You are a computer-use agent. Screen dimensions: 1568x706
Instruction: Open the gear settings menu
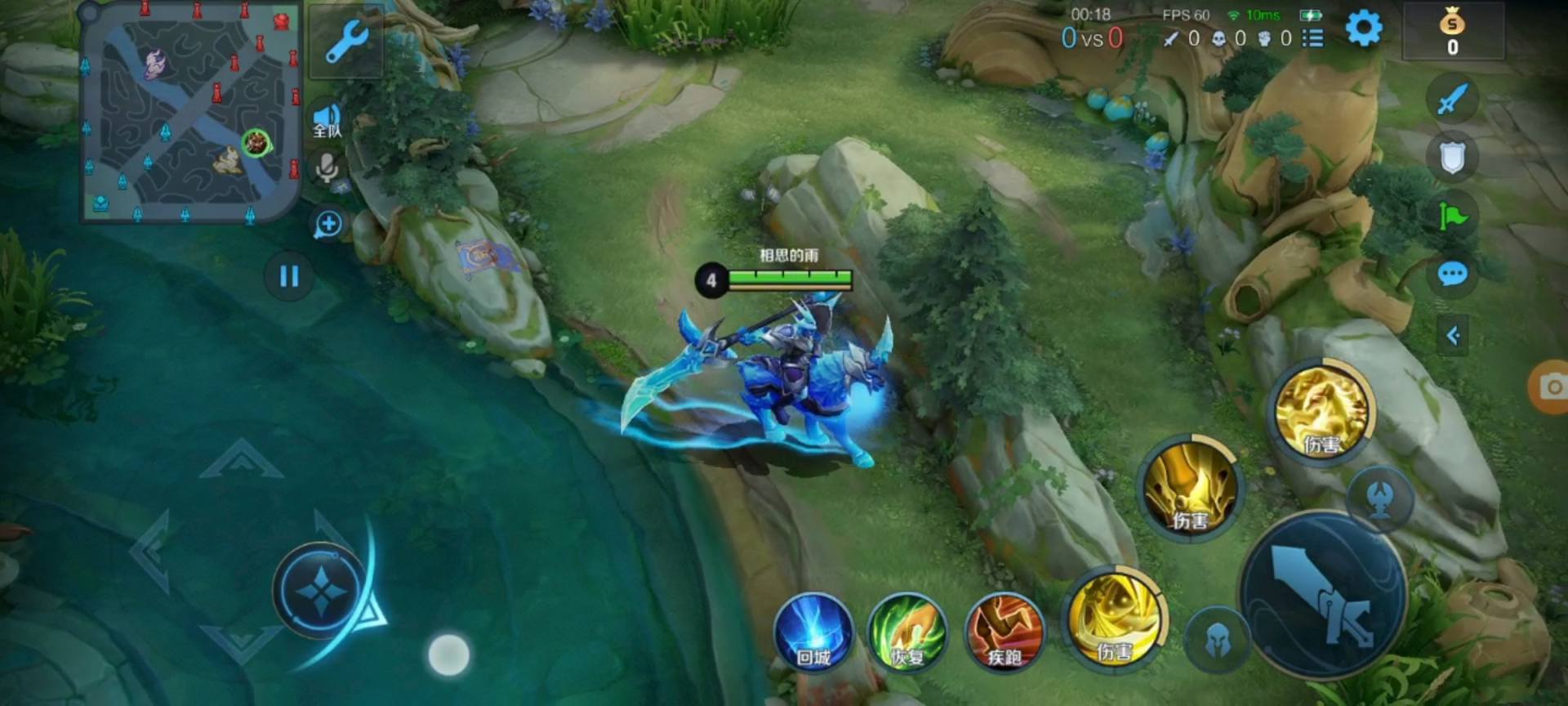(1363, 29)
